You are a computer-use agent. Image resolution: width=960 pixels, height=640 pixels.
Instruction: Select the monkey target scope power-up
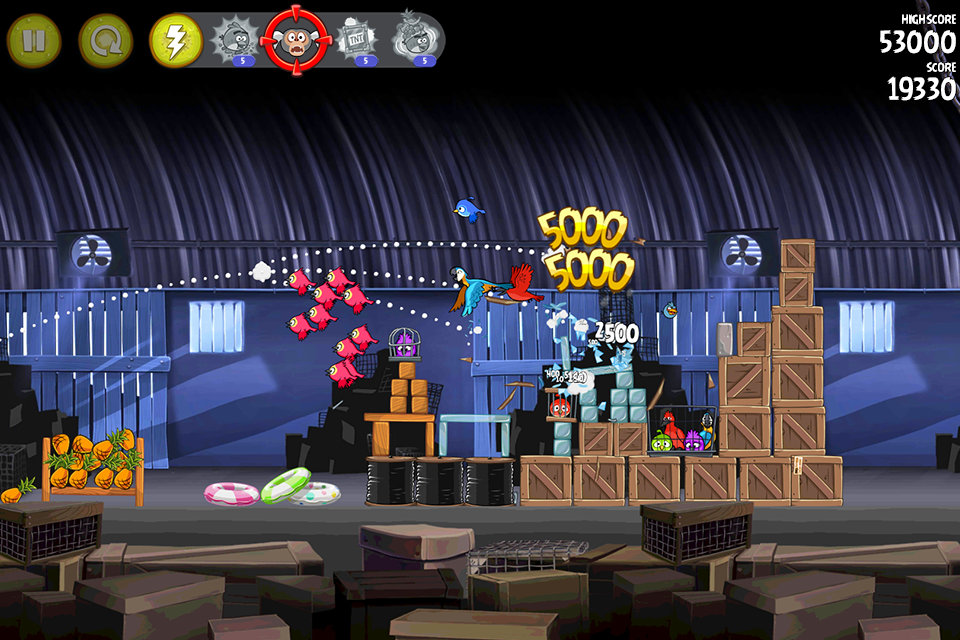tap(295, 40)
